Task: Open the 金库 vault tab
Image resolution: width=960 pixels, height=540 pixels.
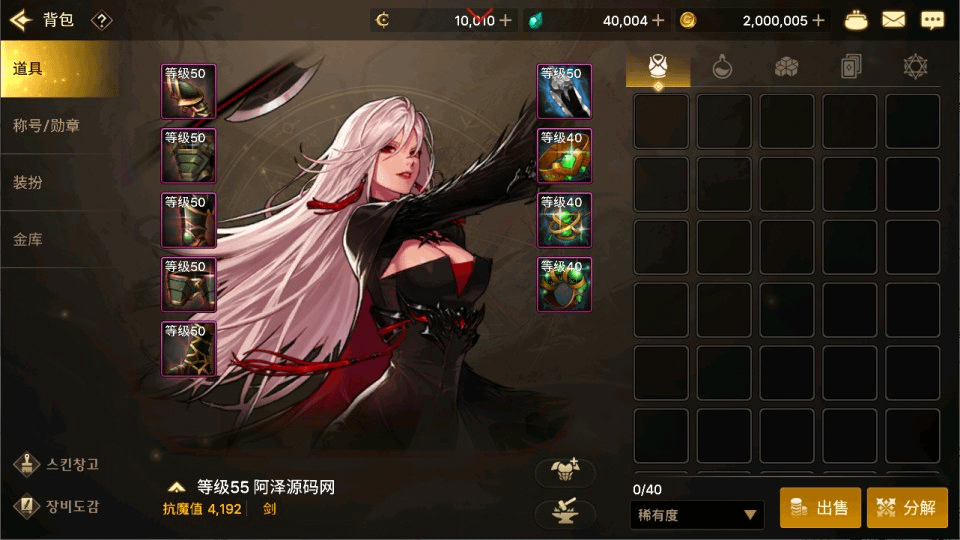Action: click(x=58, y=240)
